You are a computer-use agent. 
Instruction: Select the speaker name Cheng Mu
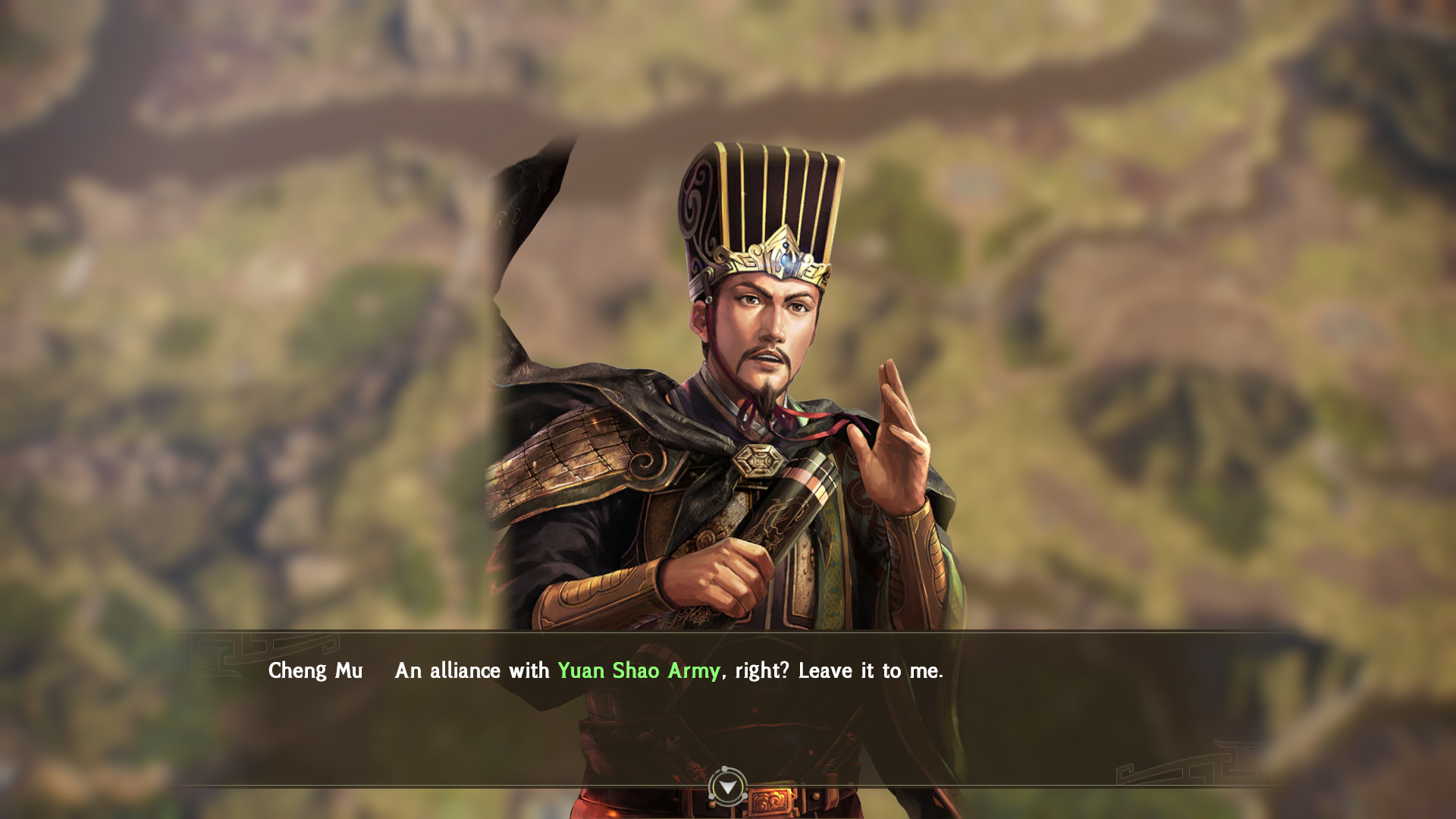[315, 670]
